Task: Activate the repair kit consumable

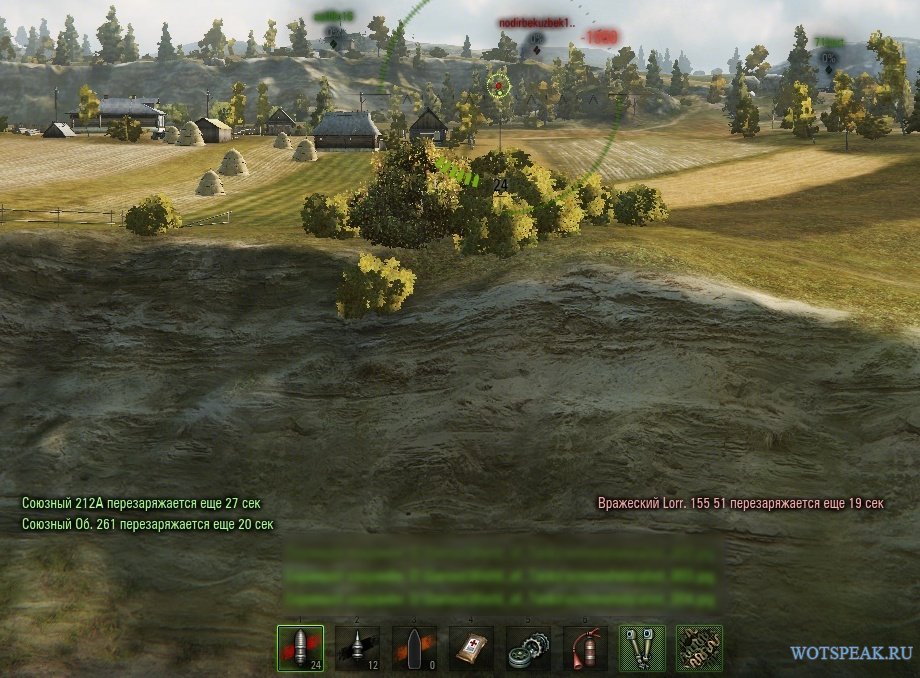Action: [528, 647]
